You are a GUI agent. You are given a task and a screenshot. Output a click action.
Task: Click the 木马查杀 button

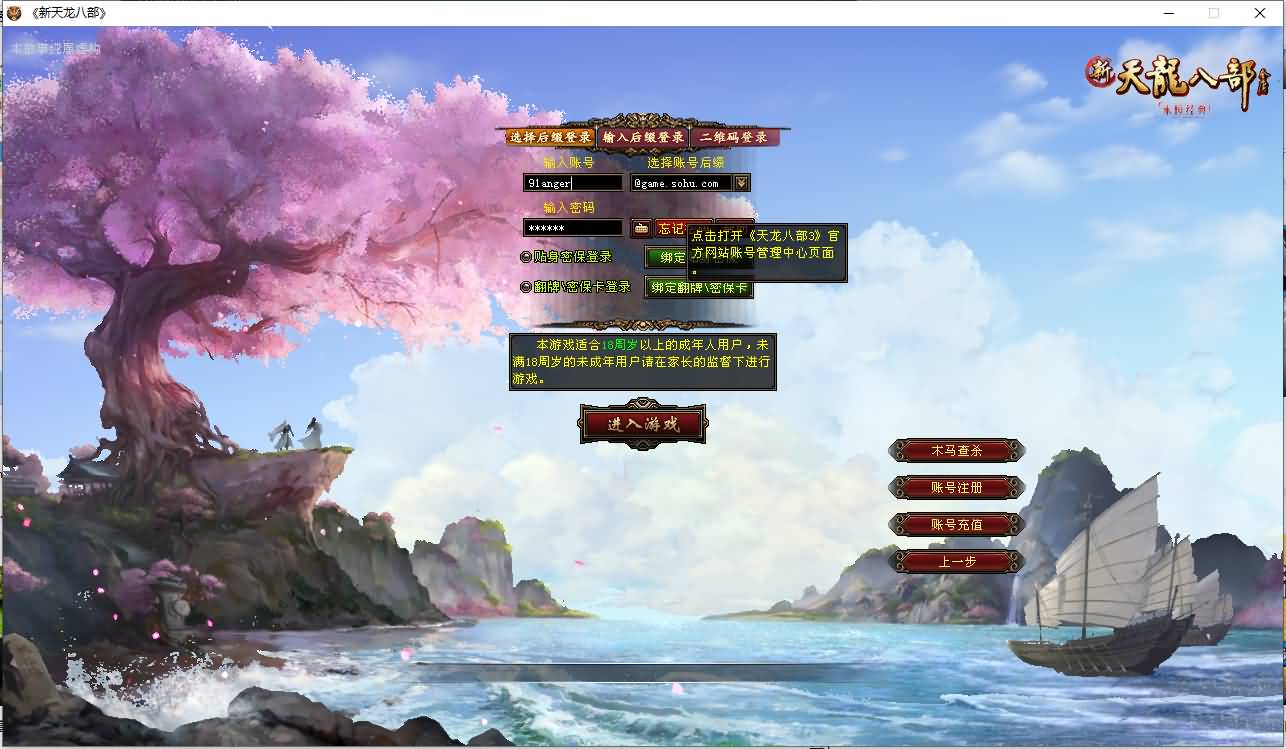pyautogui.click(x=956, y=451)
